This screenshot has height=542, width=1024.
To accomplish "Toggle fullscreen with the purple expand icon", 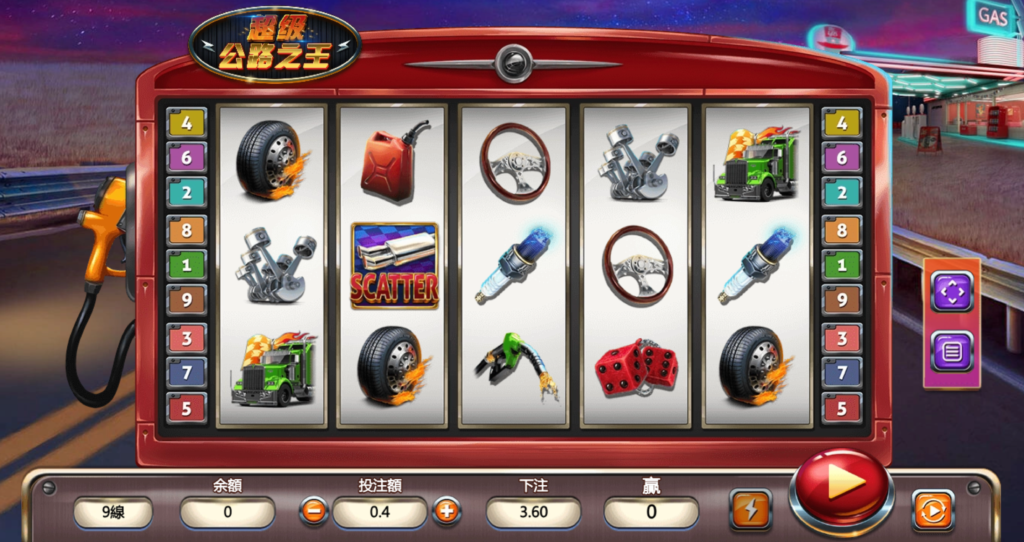I will (x=951, y=291).
